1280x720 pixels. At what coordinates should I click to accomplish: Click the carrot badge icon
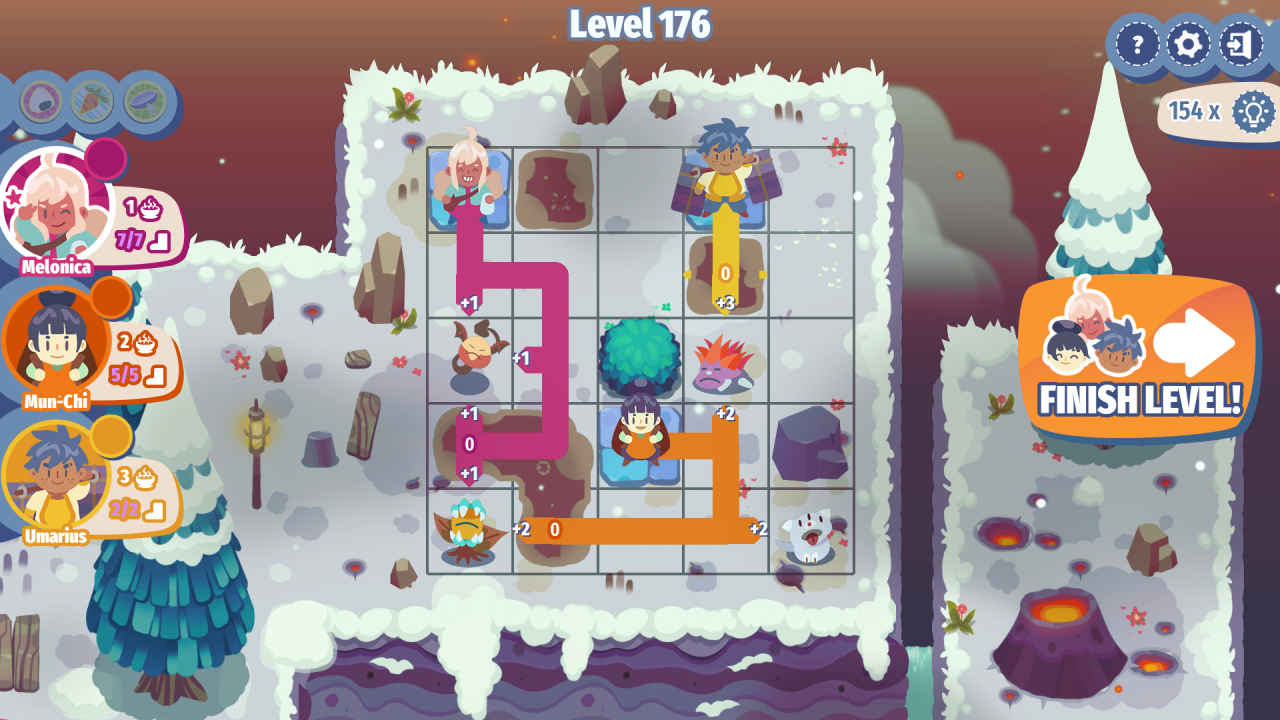[x=92, y=101]
